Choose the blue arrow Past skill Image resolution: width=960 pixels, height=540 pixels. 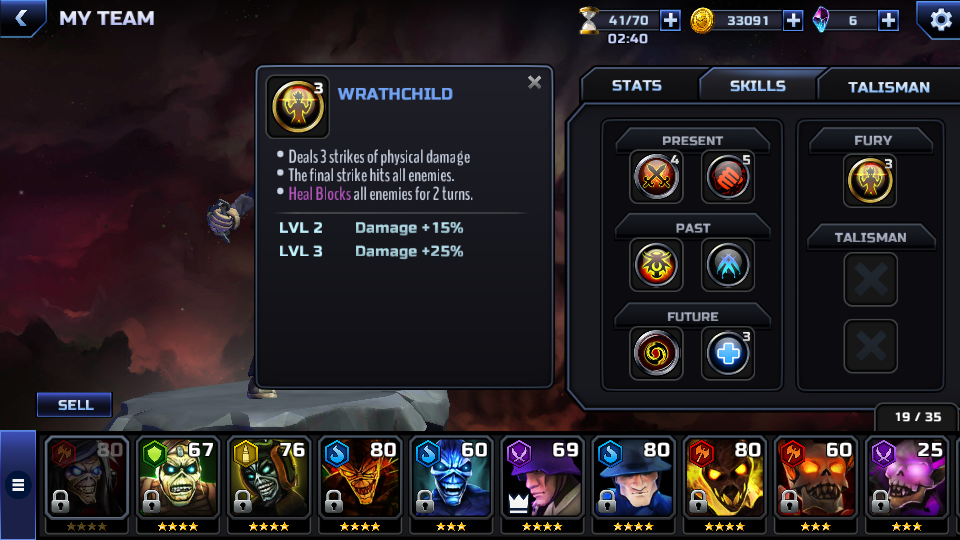pyautogui.click(x=728, y=265)
